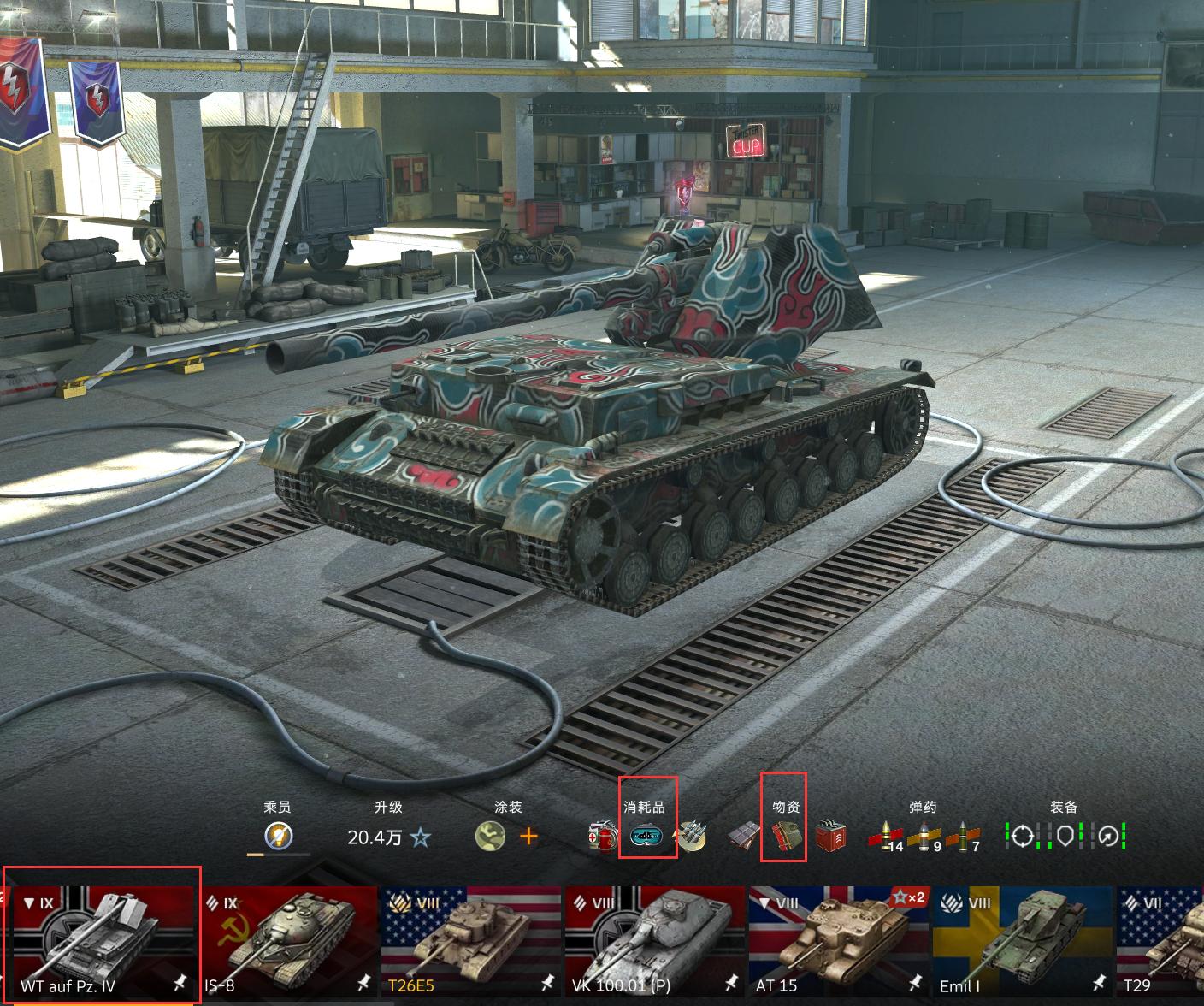Select the red fire extinguisher consumable
Screen dimensions: 1204x1006
coord(603,837)
